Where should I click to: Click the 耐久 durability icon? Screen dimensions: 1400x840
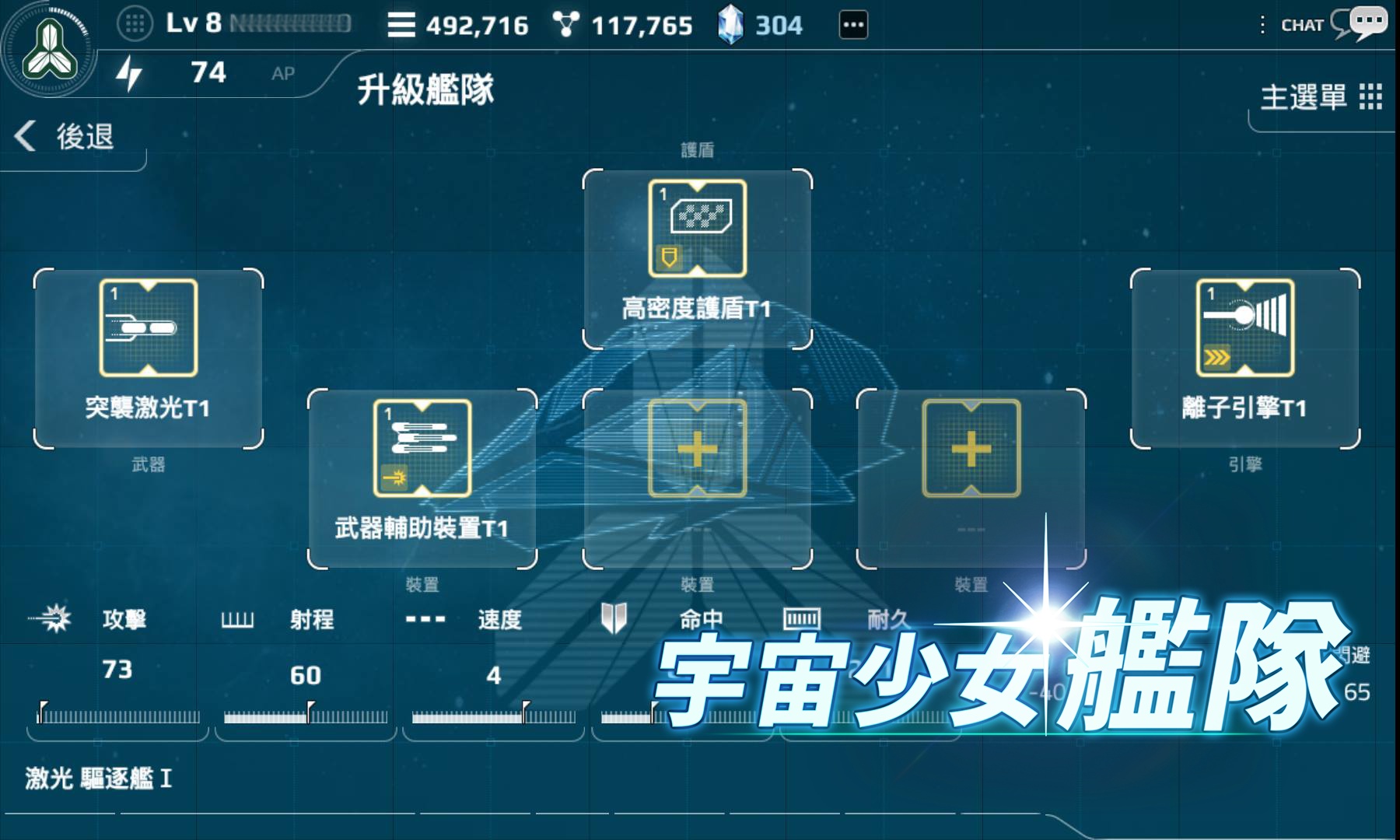tap(801, 620)
